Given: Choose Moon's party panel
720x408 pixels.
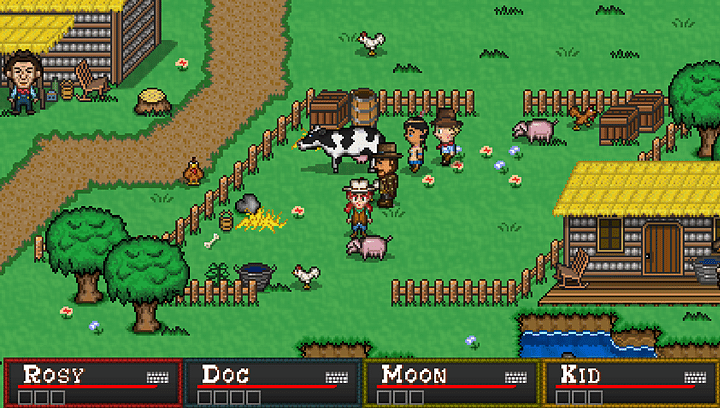Looking at the screenshot, I should (x=451, y=383).
